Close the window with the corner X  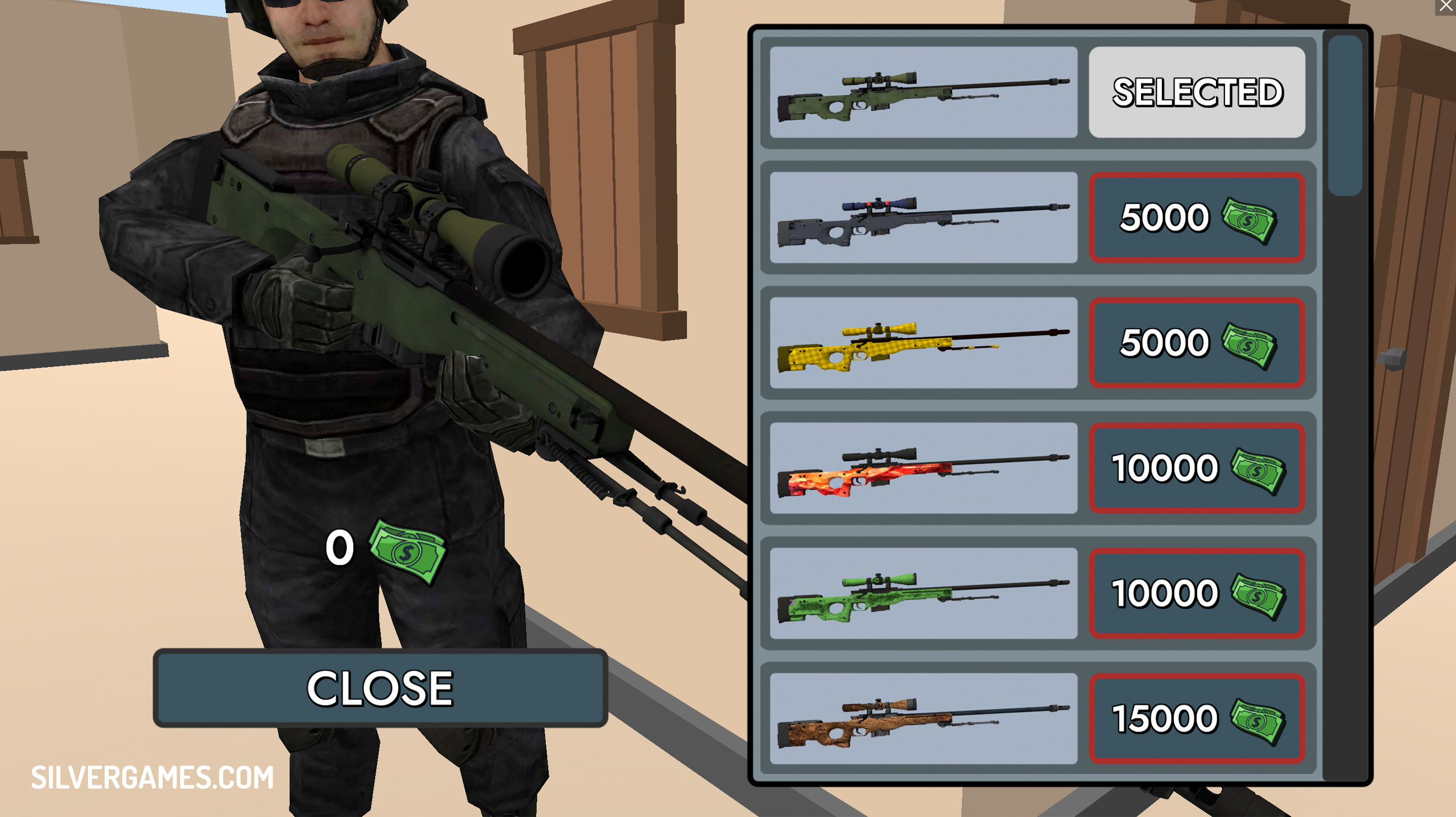coord(1445,6)
